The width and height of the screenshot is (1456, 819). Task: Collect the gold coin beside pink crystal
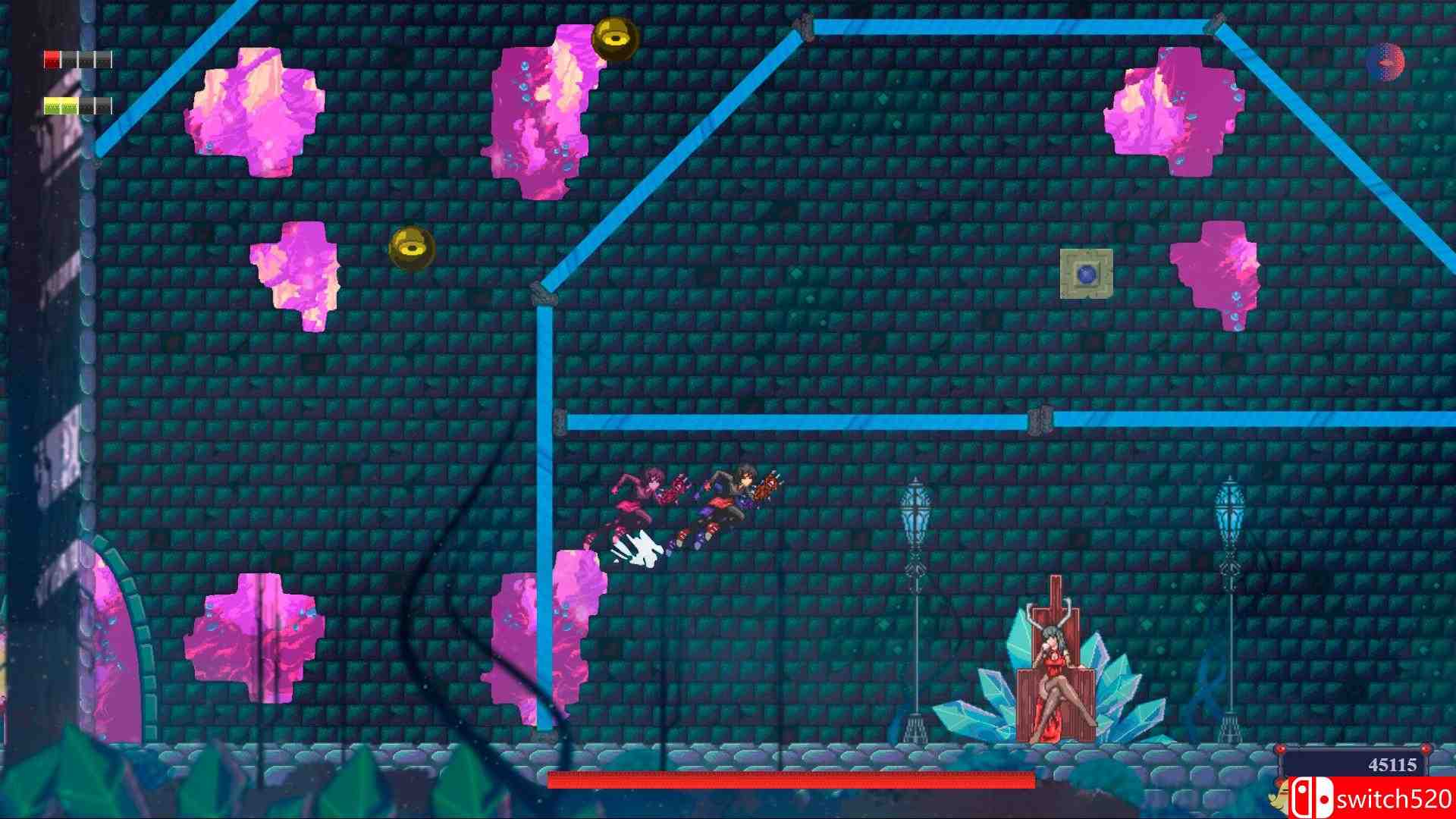(x=410, y=249)
